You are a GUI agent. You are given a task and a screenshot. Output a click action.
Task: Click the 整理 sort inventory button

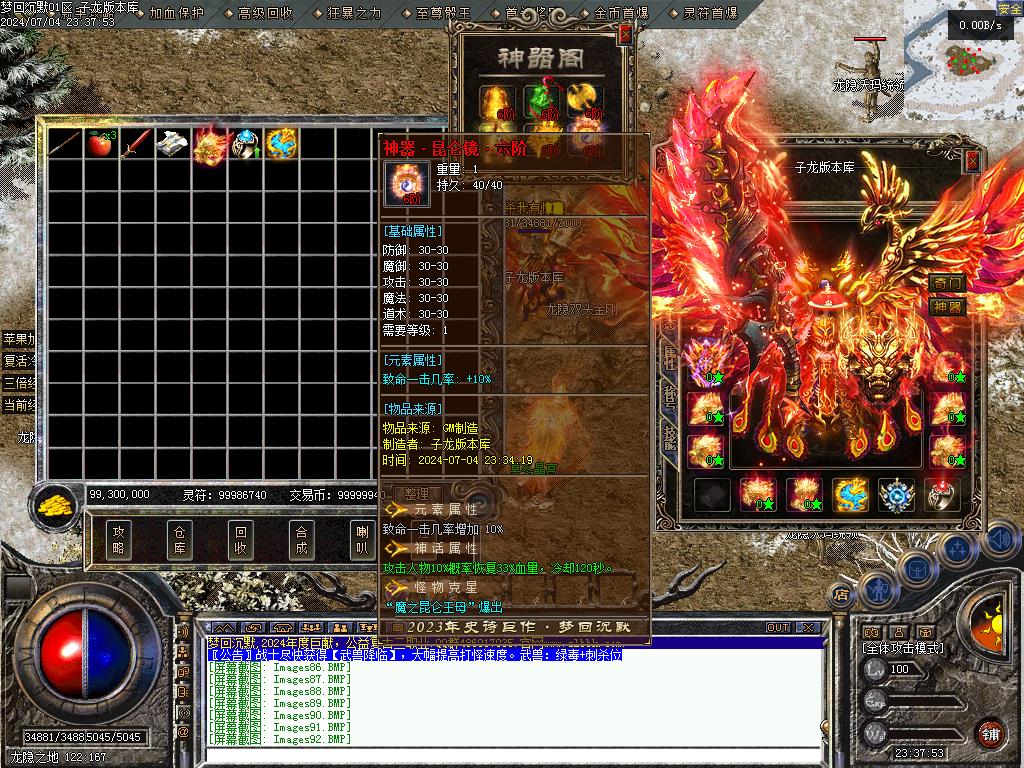416,494
